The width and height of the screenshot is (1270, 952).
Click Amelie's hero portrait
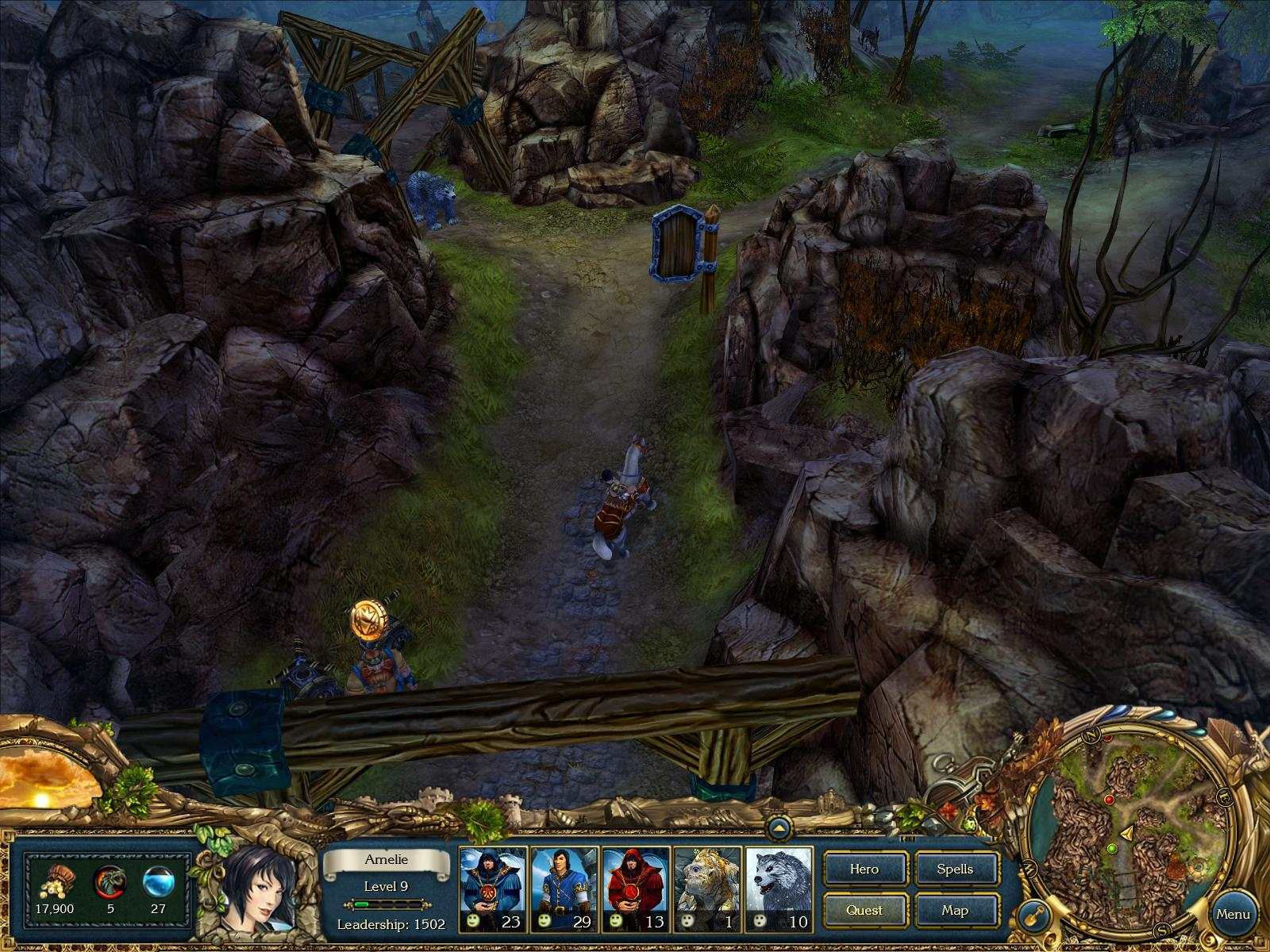262,889
